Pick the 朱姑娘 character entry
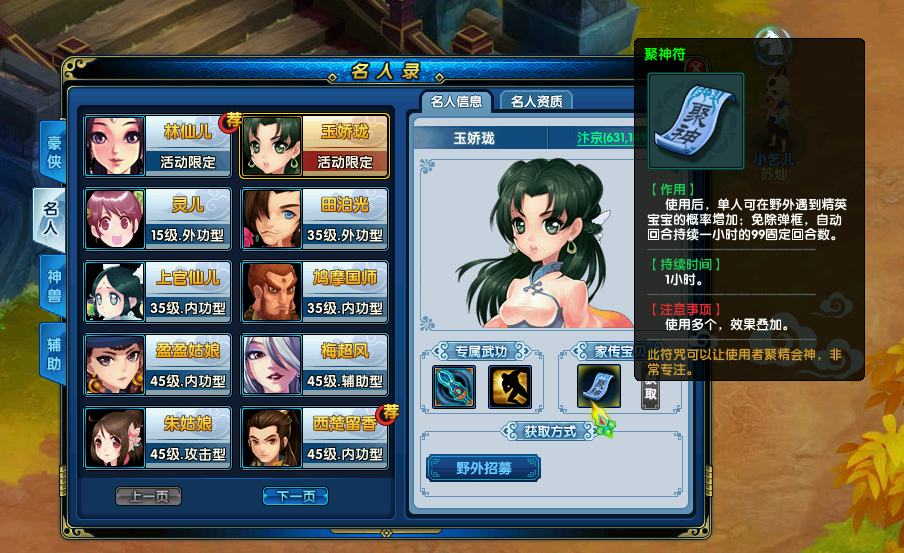This screenshot has width=904, height=553. click(158, 438)
